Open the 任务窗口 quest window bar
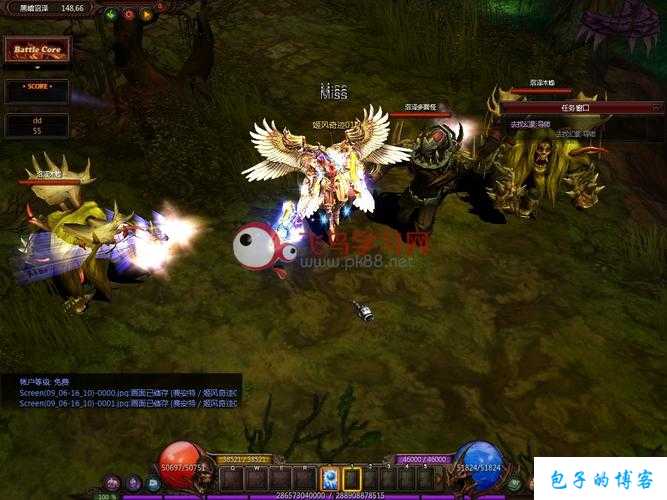The image size is (667, 500). (x=575, y=107)
